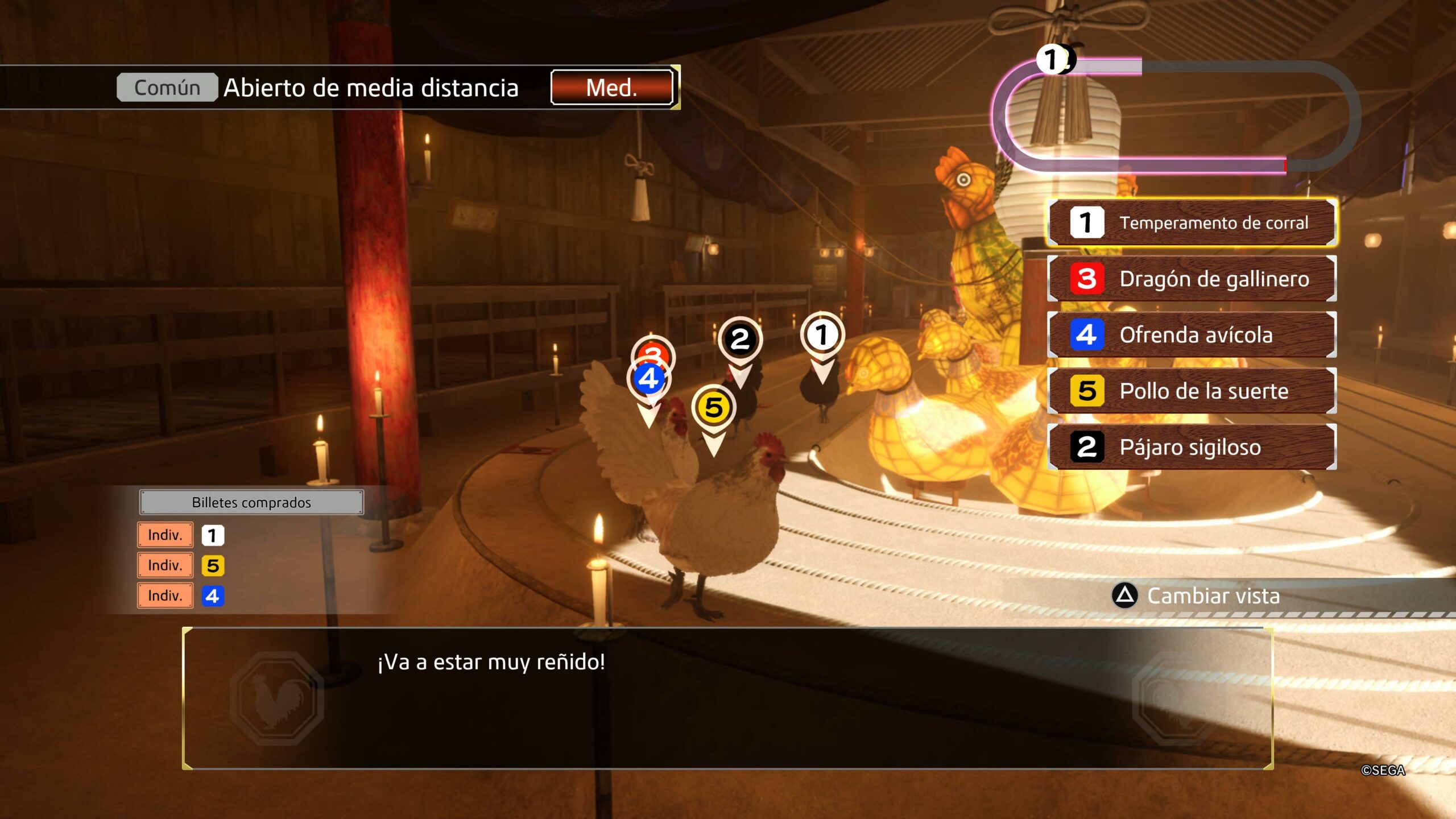Choose the blue number 4 chicken marker
Image resolution: width=1456 pixels, height=819 pixels.
648,379
